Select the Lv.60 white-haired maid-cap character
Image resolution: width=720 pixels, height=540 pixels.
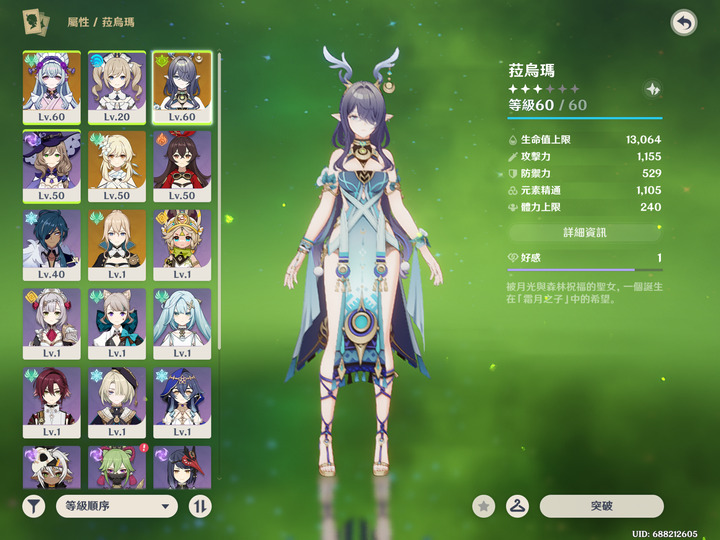(52, 86)
